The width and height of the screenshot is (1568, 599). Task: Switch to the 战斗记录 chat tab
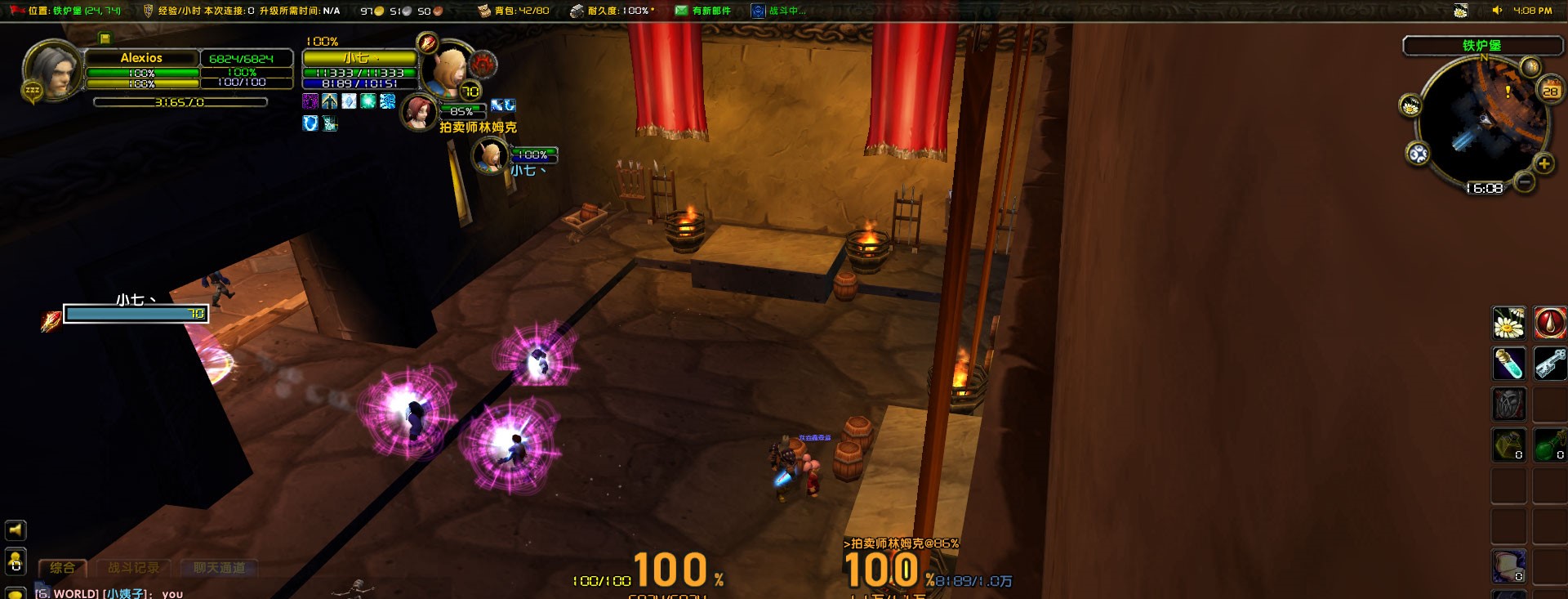[134, 567]
